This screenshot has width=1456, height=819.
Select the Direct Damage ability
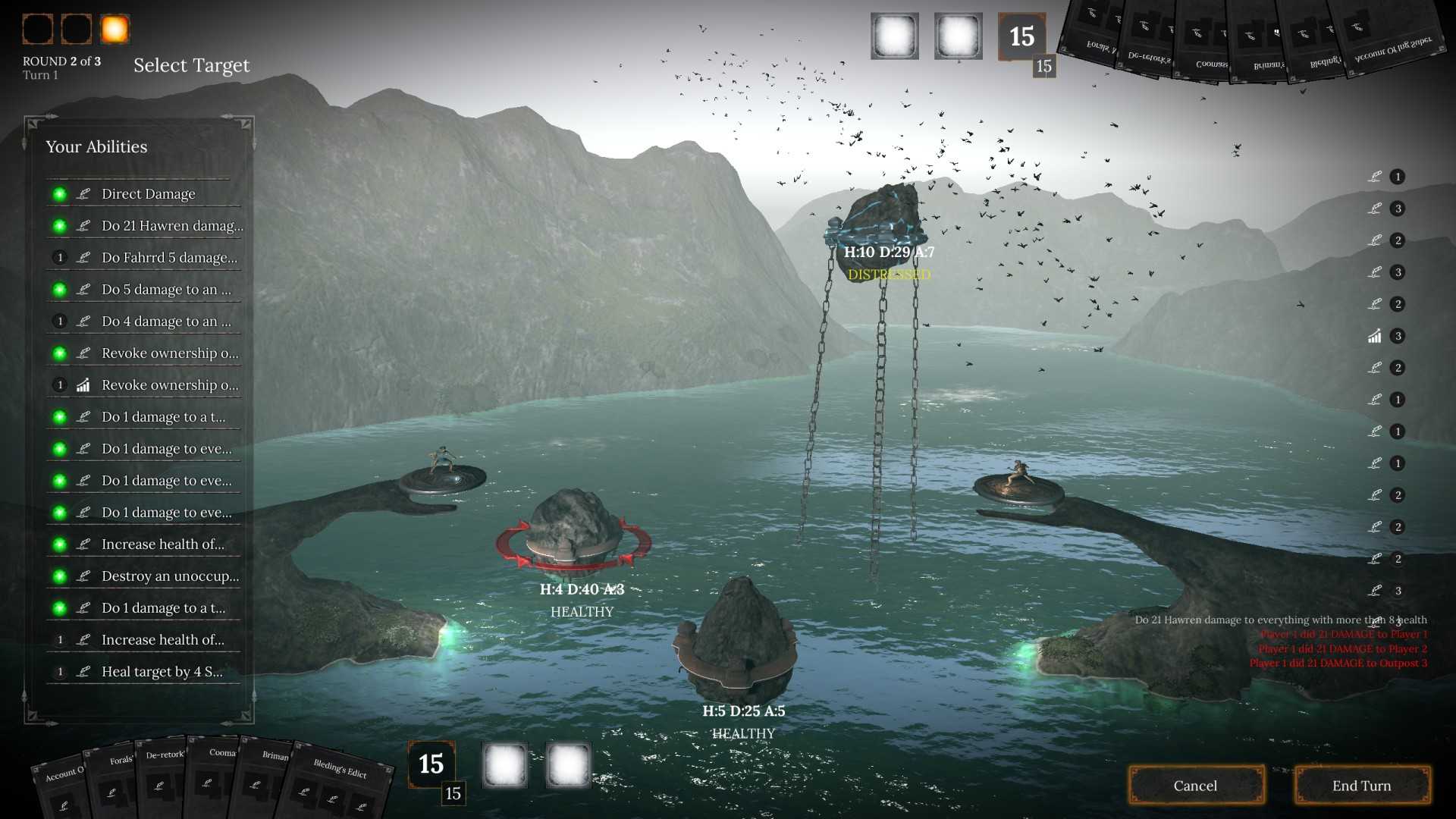click(x=148, y=194)
